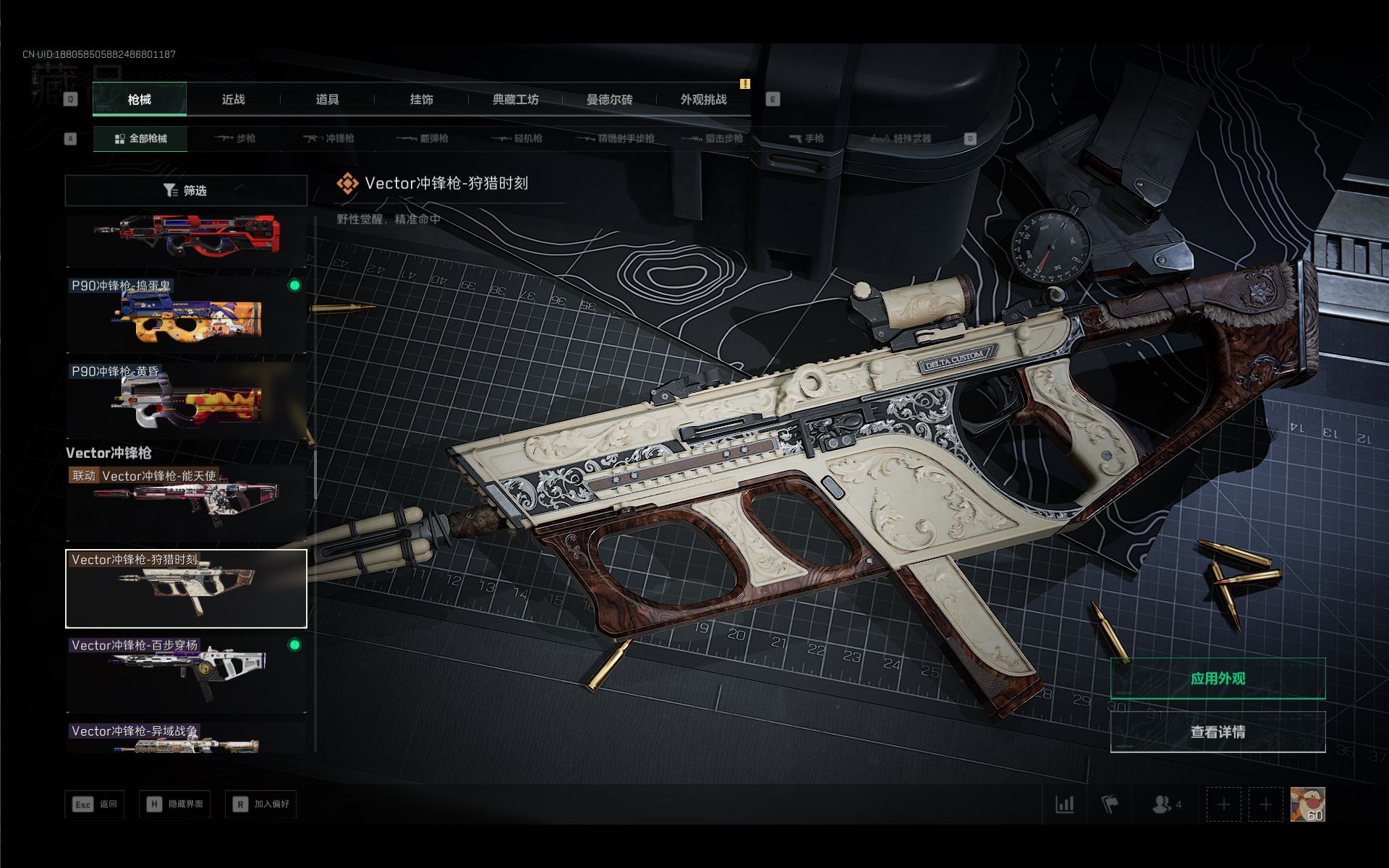
Task: Open the 外观挑战 appearance challenge tab
Action: (x=703, y=100)
